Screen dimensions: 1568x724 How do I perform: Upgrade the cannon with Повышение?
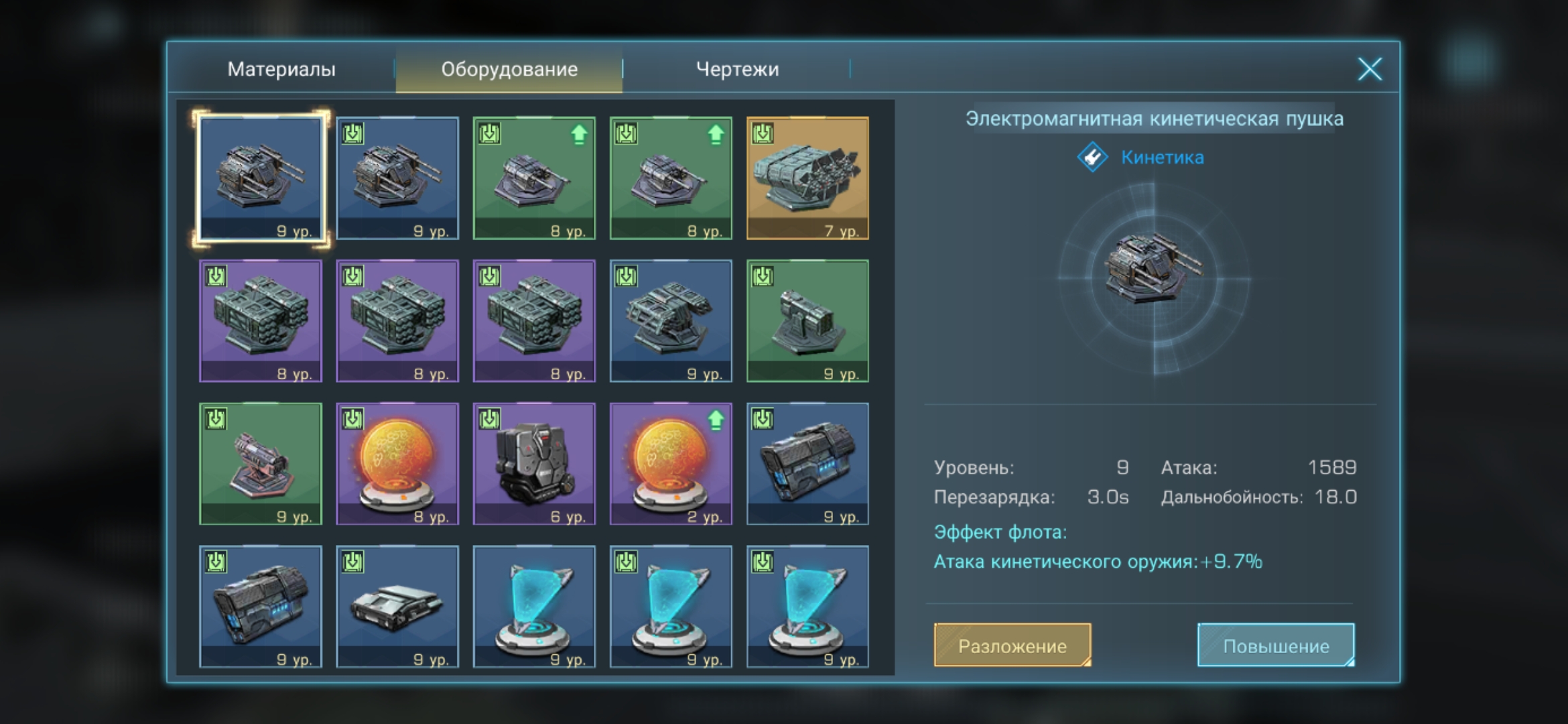[1276, 646]
